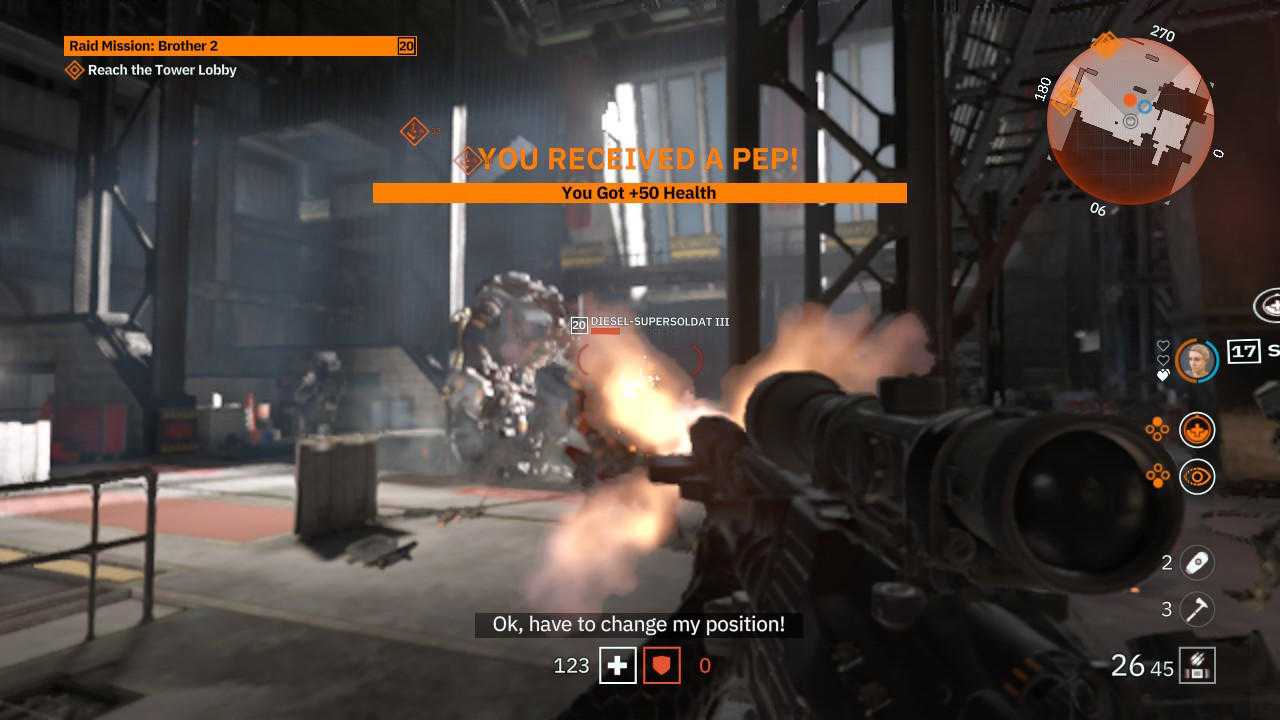
Task: Click the Reach the Tower Lobby objective
Action: (161, 70)
